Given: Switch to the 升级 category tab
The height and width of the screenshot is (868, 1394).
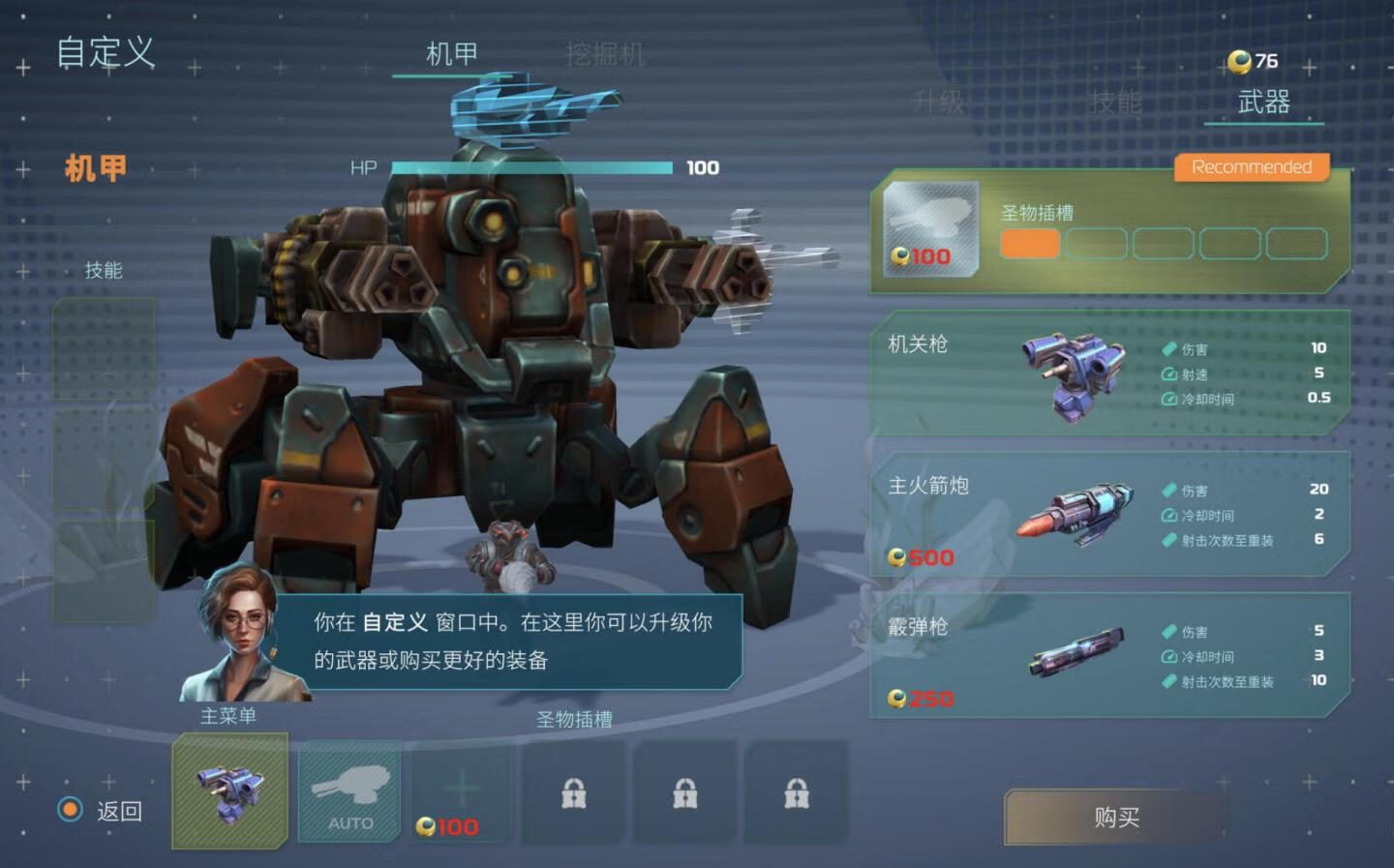Looking at the screenshot, I should tap(938, 103).
